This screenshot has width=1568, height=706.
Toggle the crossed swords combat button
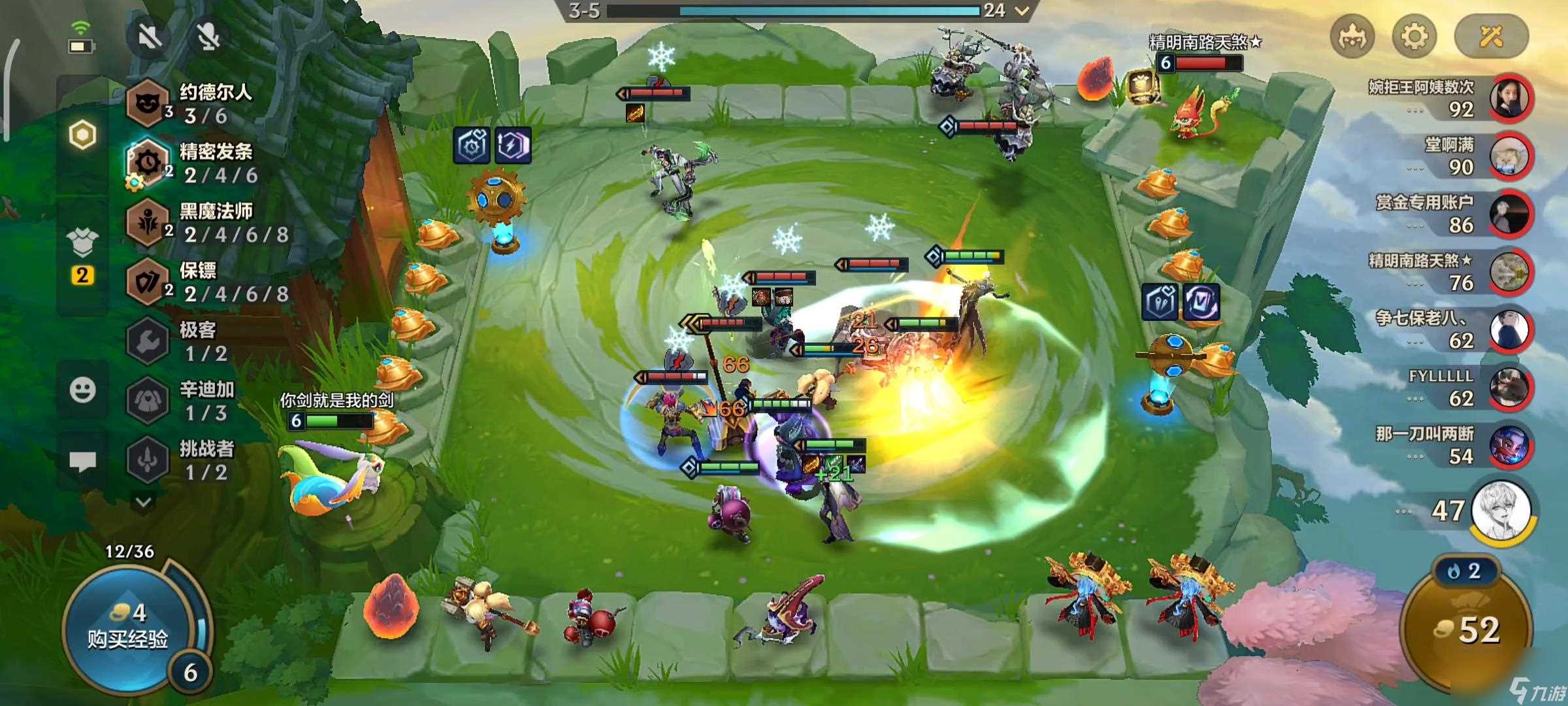point(1491,36)
